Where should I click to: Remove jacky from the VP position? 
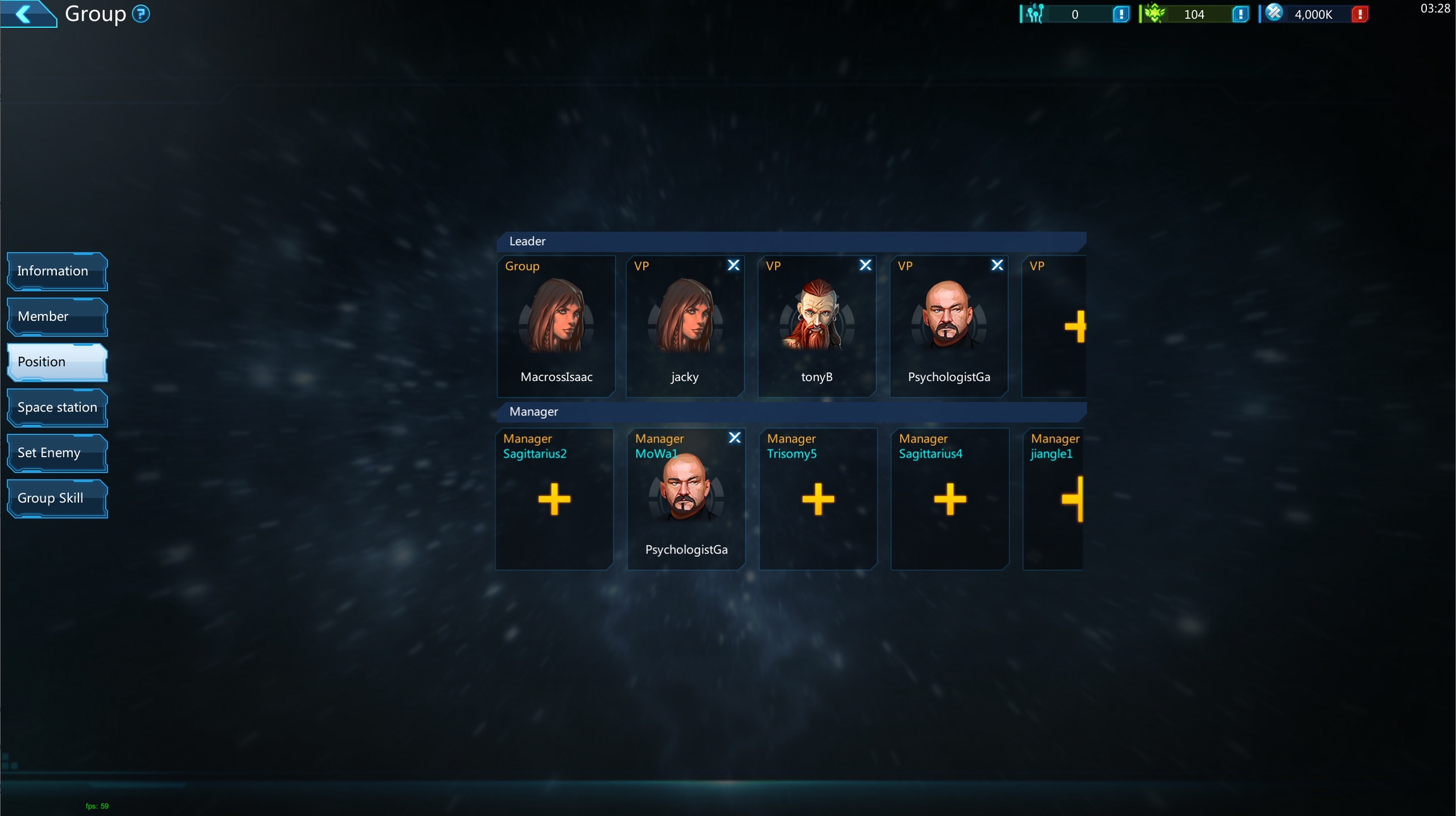[x=733, y=265]
